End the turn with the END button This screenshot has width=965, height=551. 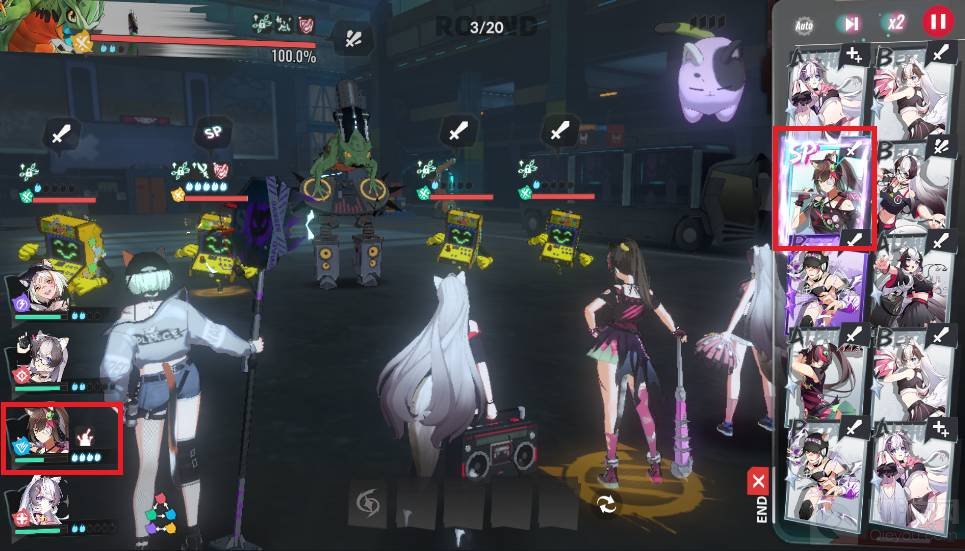click(759, 497)
